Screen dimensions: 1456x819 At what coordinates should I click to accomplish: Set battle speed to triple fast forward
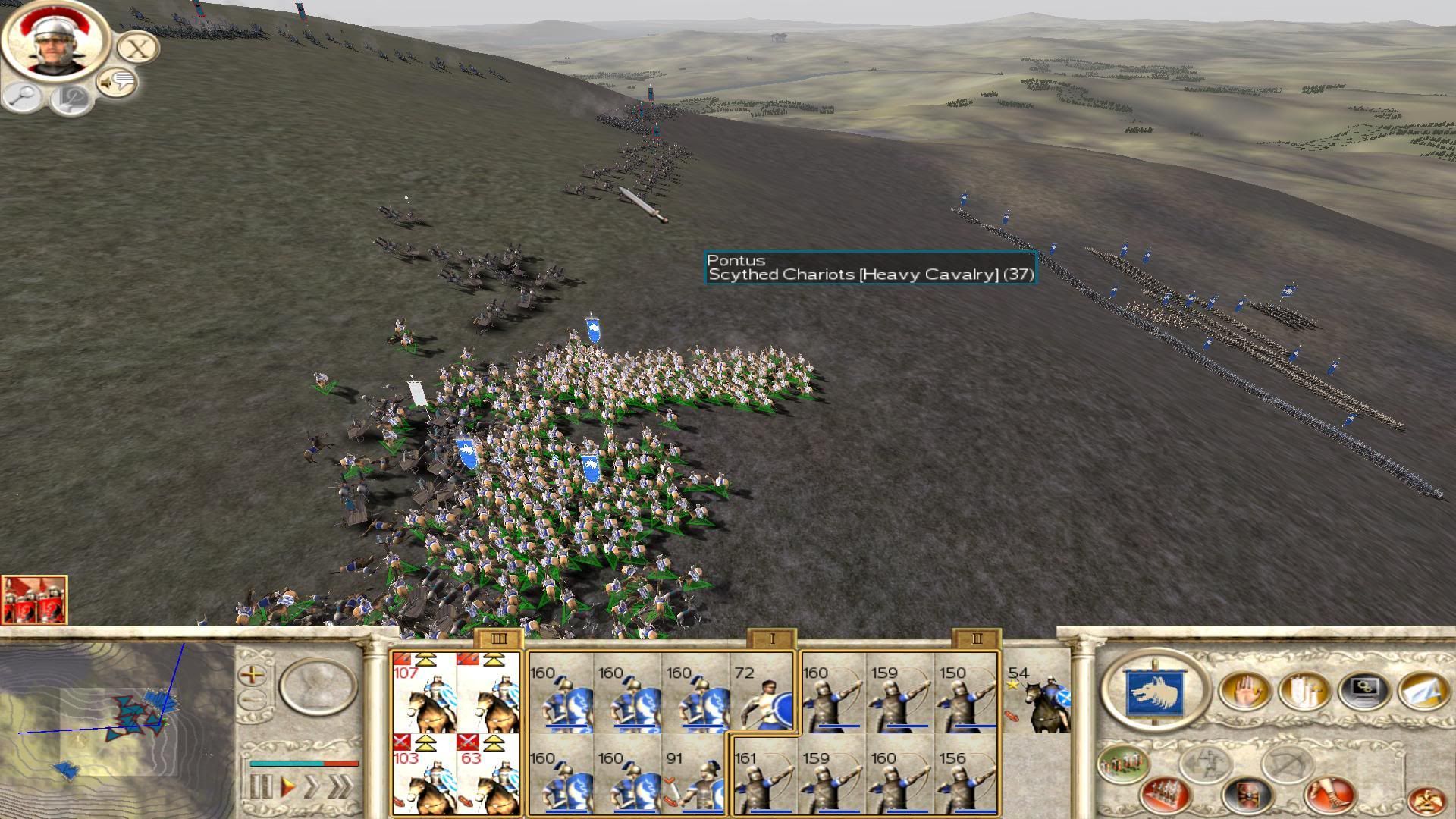pos(341,786)
